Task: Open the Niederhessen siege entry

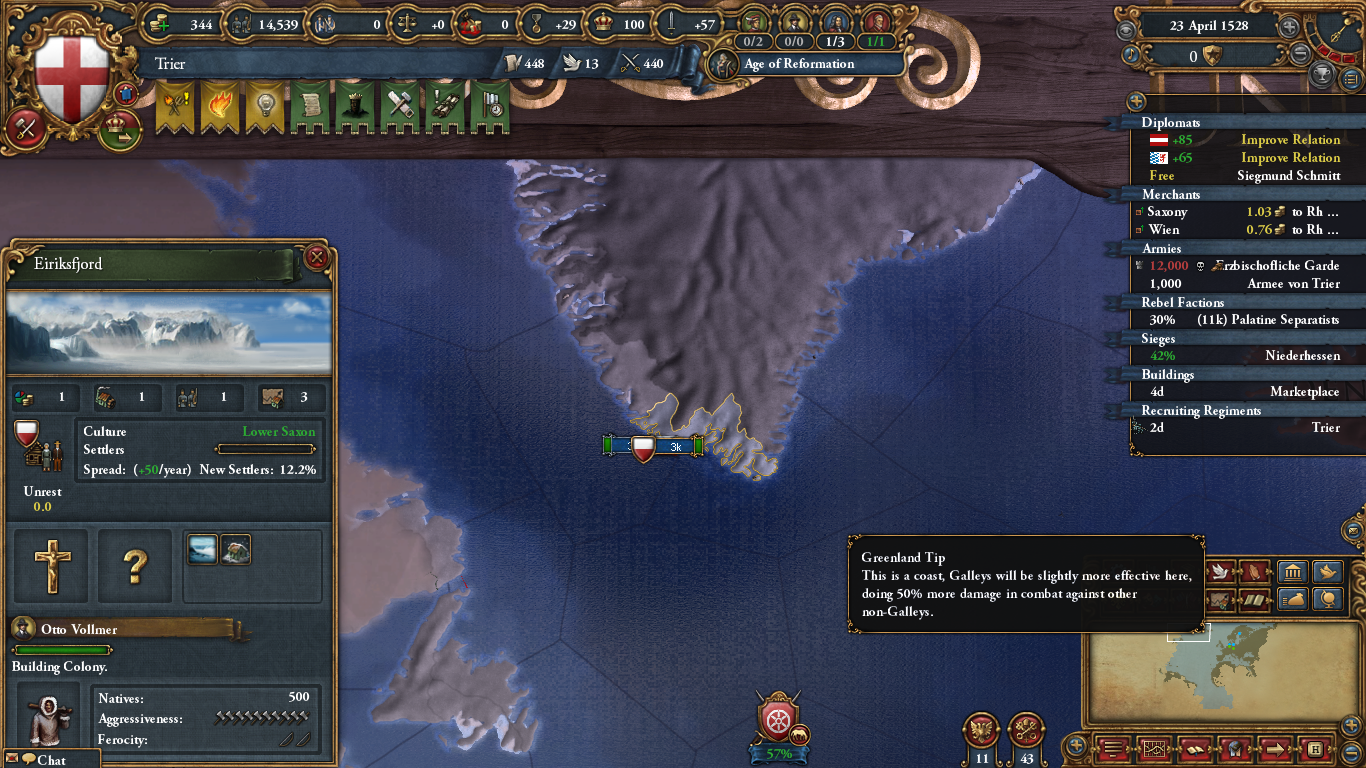Action: (1238, 356)
